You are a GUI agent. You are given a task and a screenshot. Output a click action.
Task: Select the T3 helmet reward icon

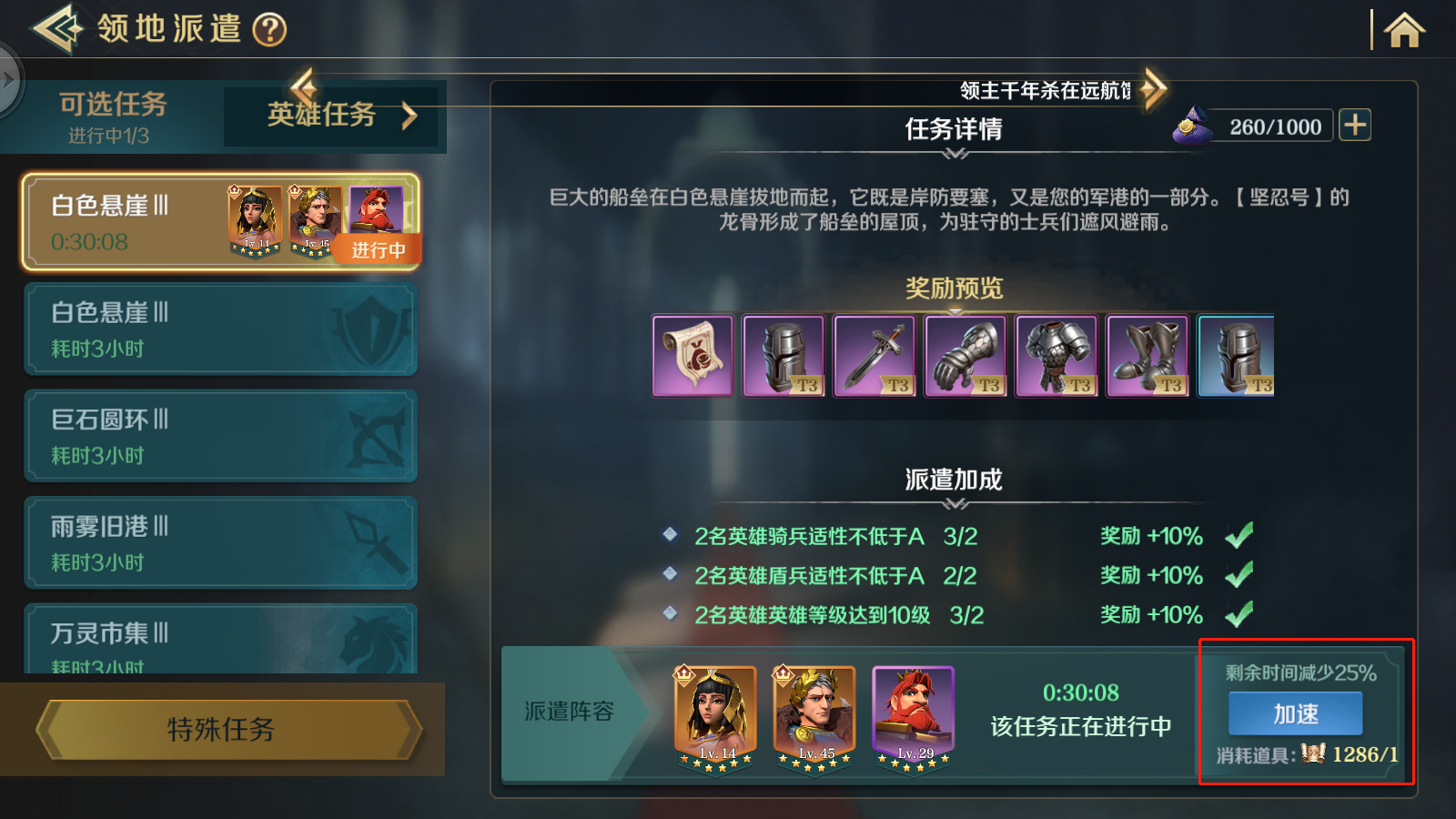[x=783, y=355]
